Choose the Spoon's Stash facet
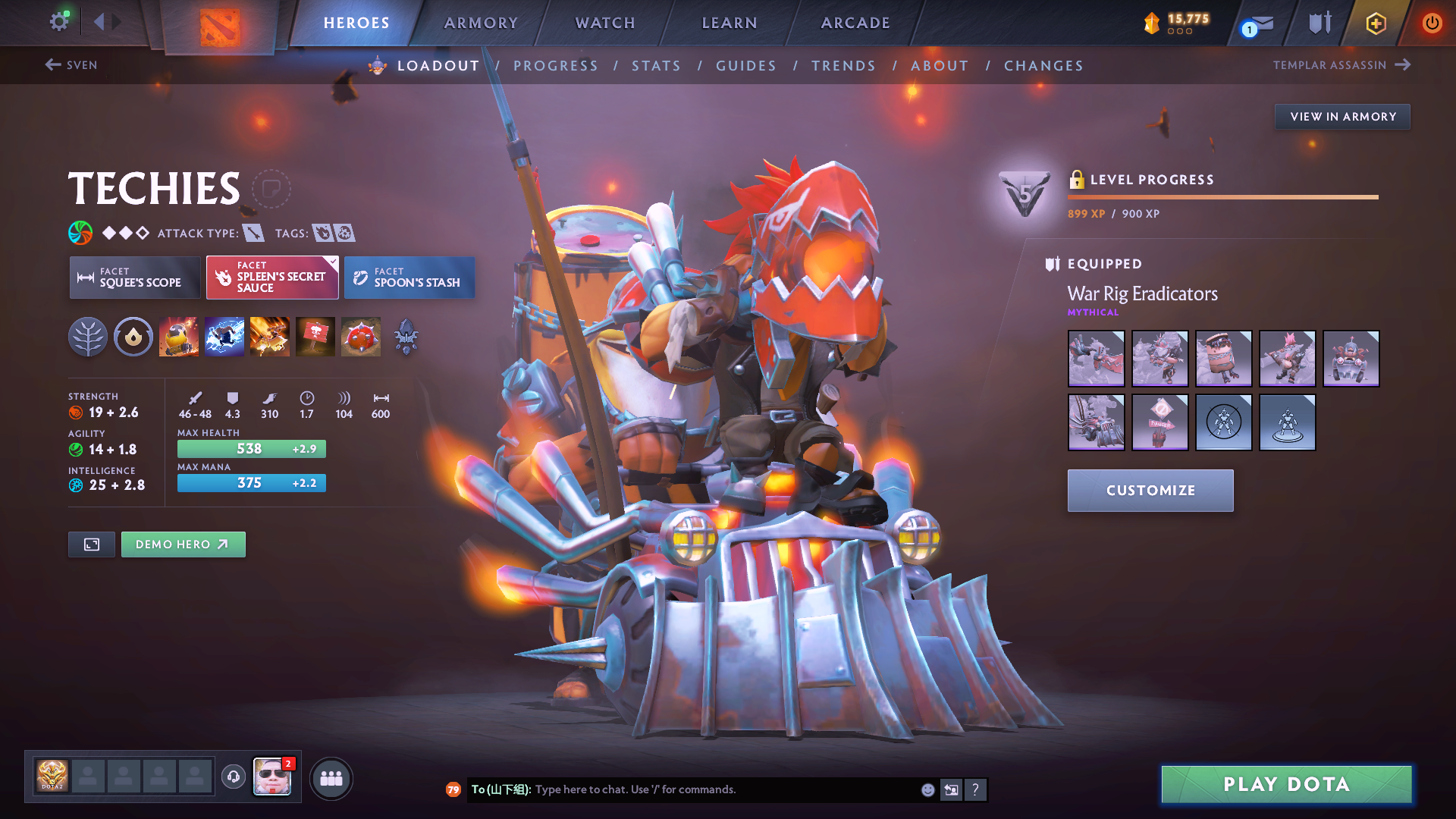Image resolution: width=1456 pixels, height=819 pixels. (409, 278)
